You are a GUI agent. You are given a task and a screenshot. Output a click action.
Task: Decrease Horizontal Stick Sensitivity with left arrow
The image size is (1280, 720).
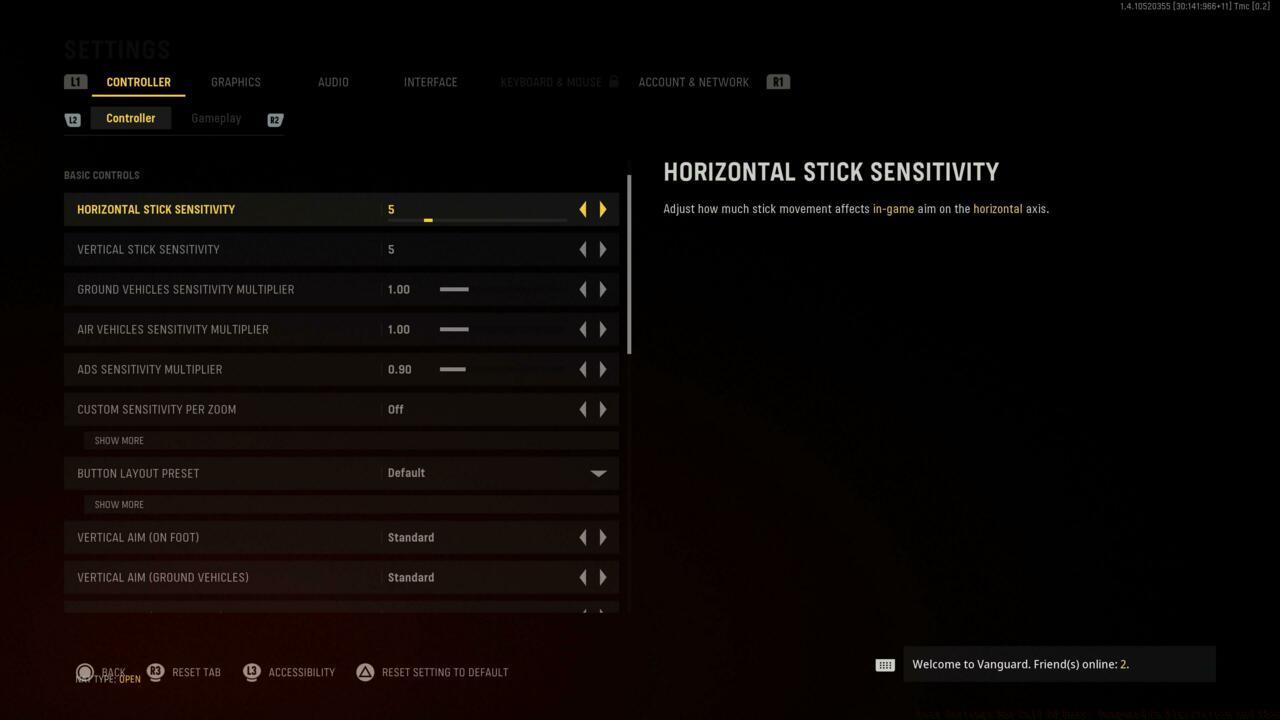[x=583, y=209]
